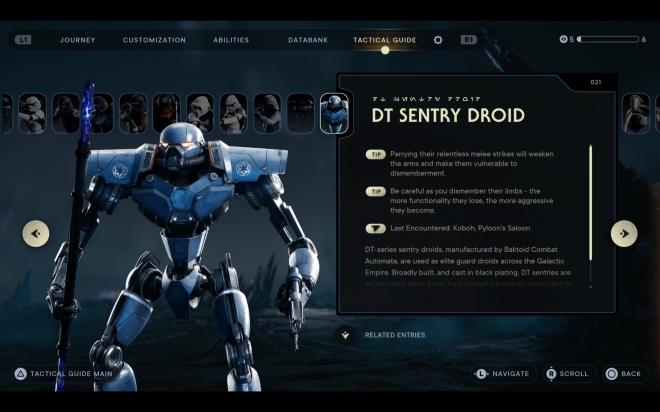
Task: Expand the Related Entries section
Action: coord(346,335)
